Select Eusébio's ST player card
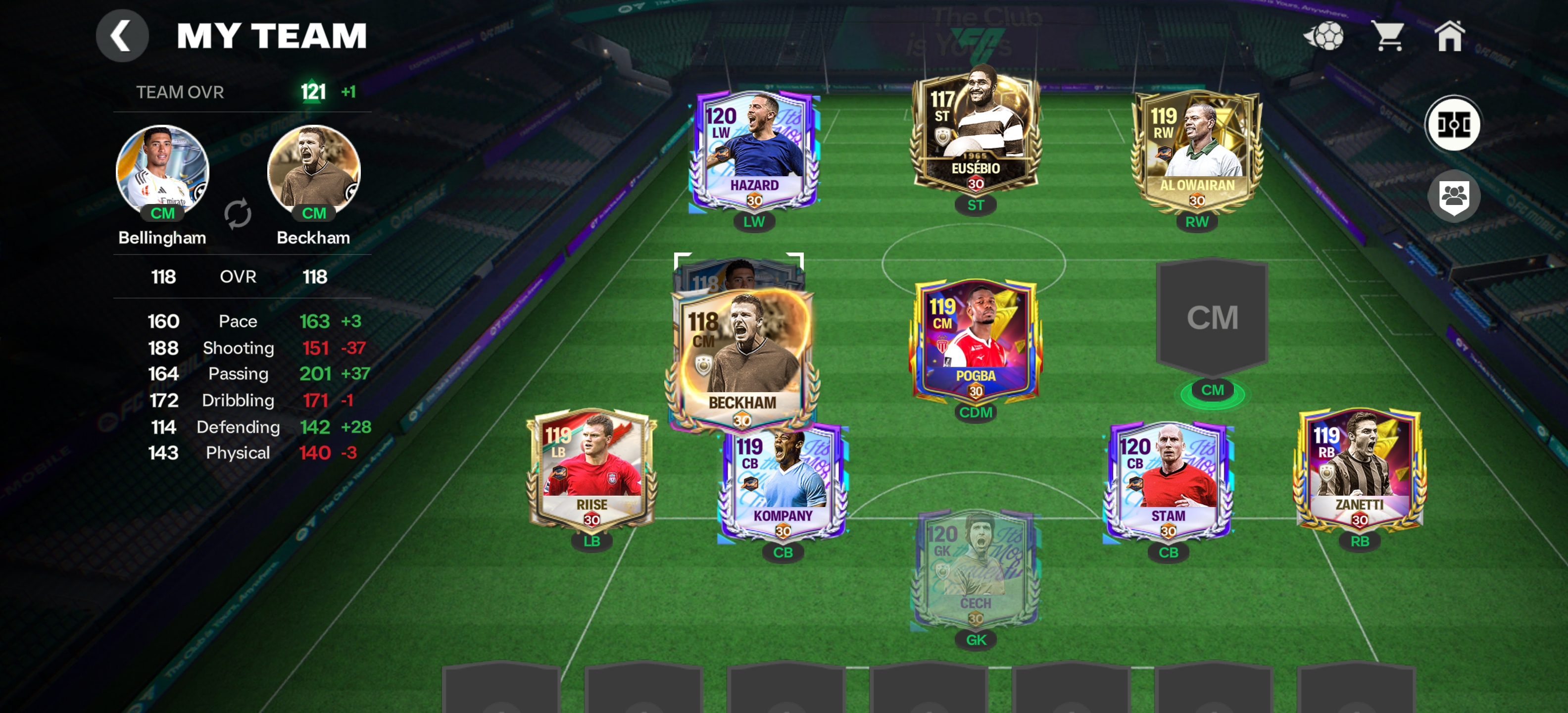Viewport: 1568px width, 713px height. (975, 131)
